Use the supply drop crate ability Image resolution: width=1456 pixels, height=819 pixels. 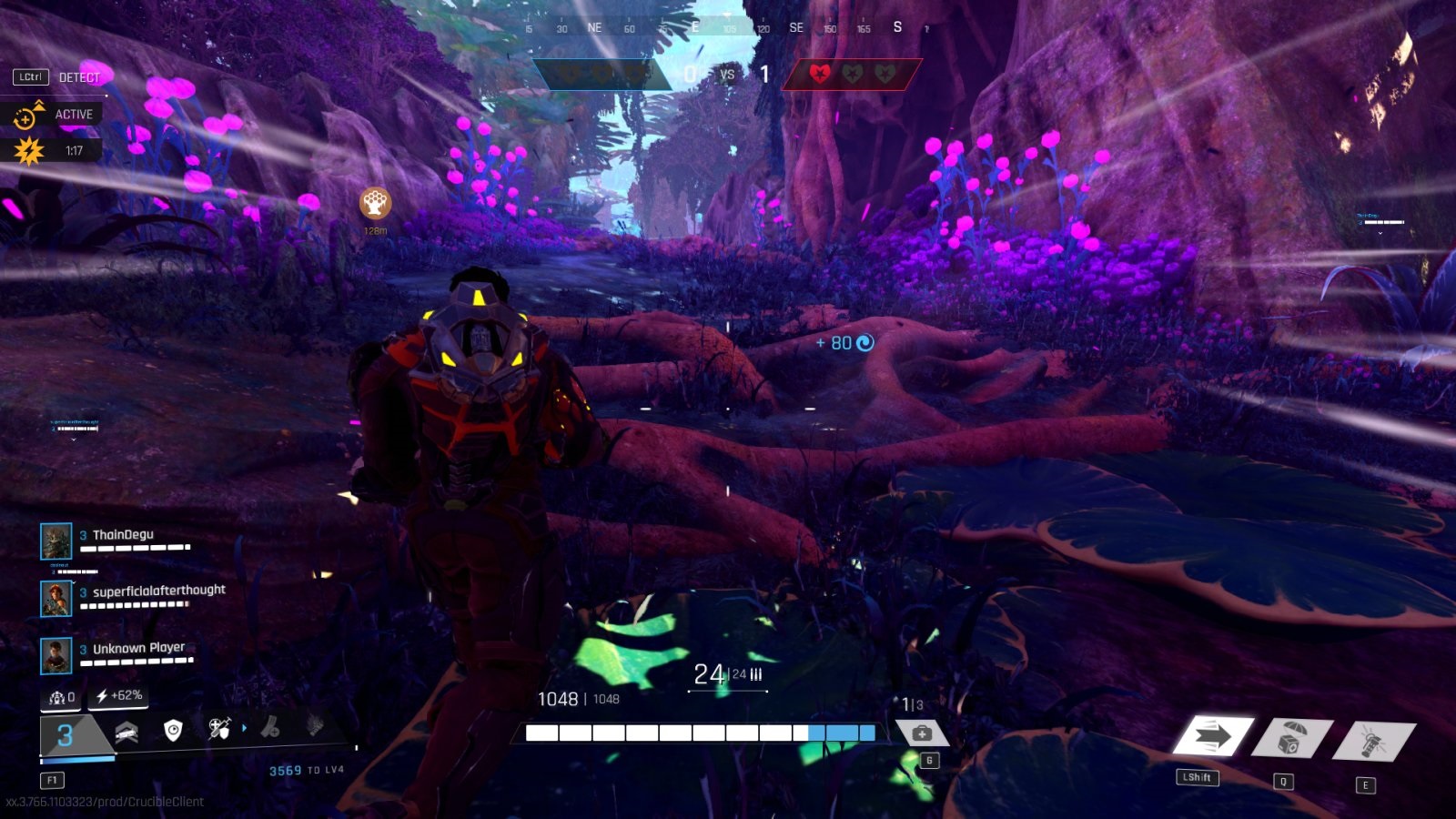(1290, 738)
